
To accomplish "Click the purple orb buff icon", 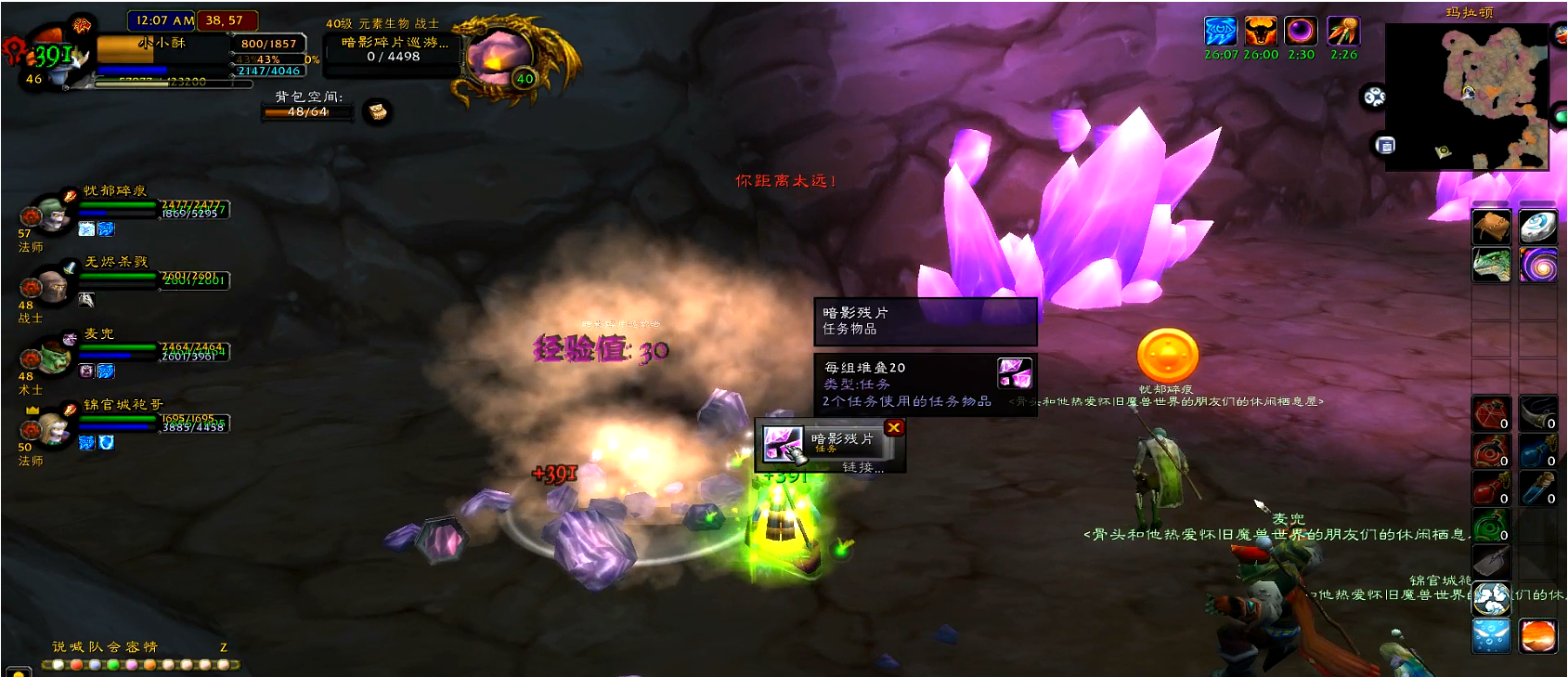I will 1301,32.
